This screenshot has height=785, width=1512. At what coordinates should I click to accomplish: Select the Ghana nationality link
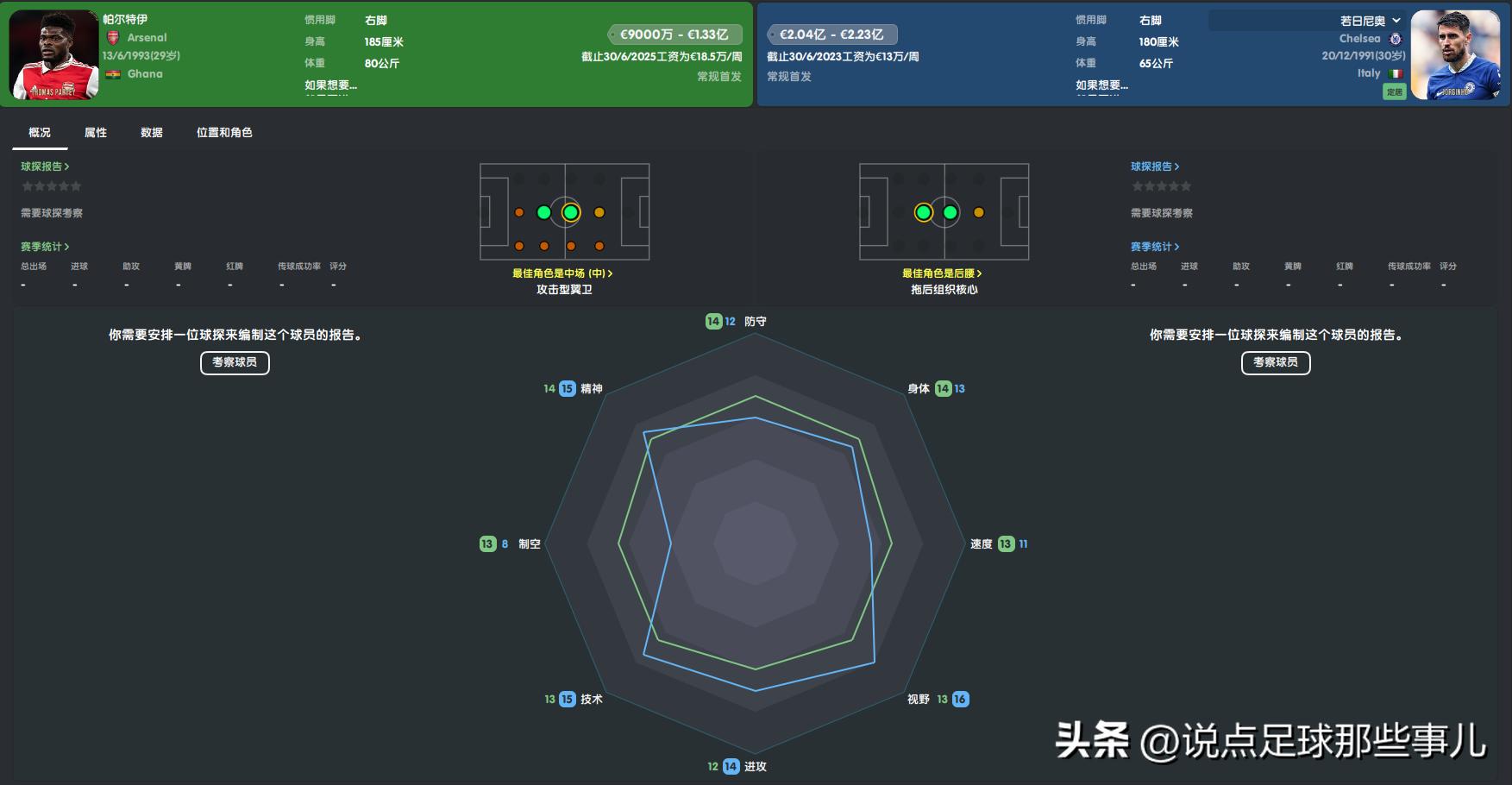tap(145, 74)
